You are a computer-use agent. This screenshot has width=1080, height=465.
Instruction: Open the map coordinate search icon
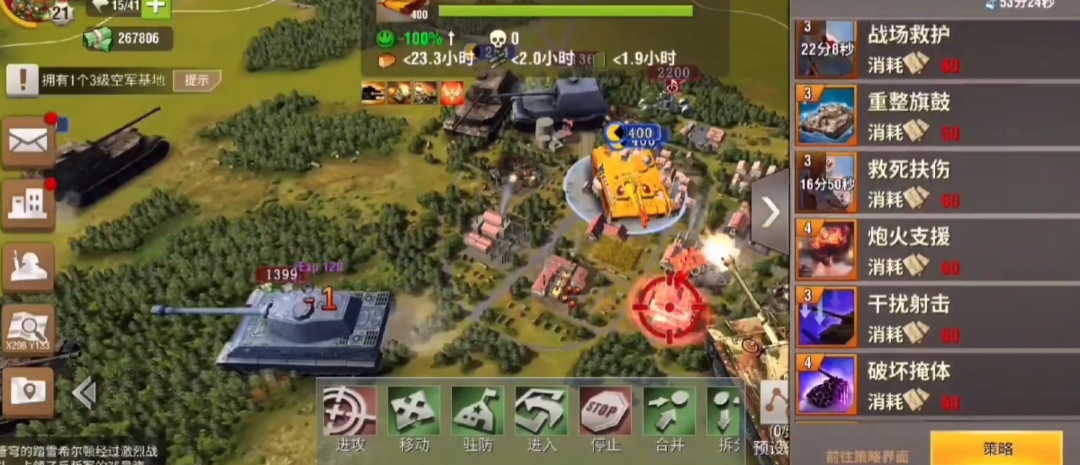coord(29,329)
